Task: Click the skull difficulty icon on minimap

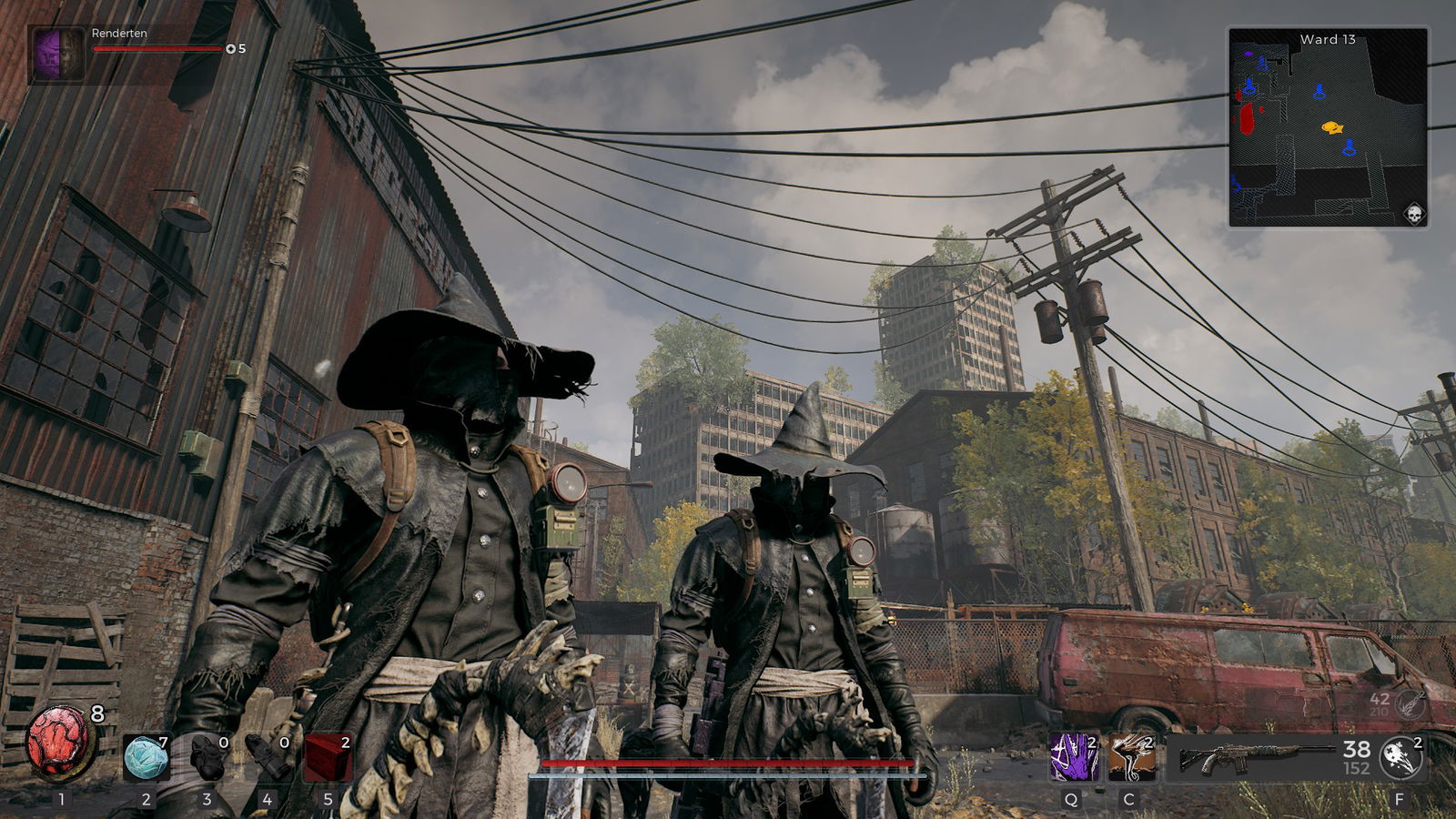Action: (x=1413, y=215)
